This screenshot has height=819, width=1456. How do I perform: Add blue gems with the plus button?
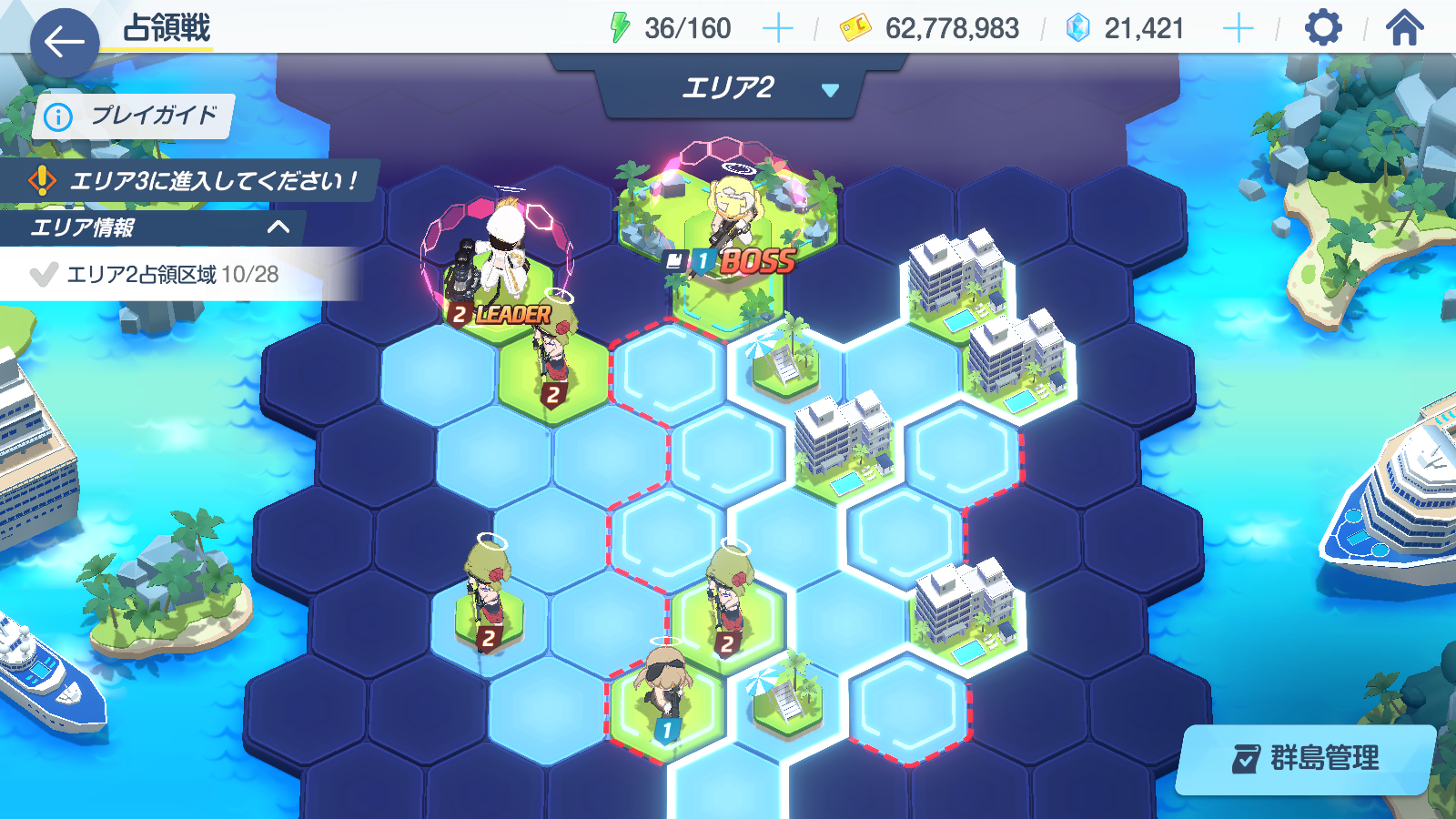click(x=1238, y=29)
